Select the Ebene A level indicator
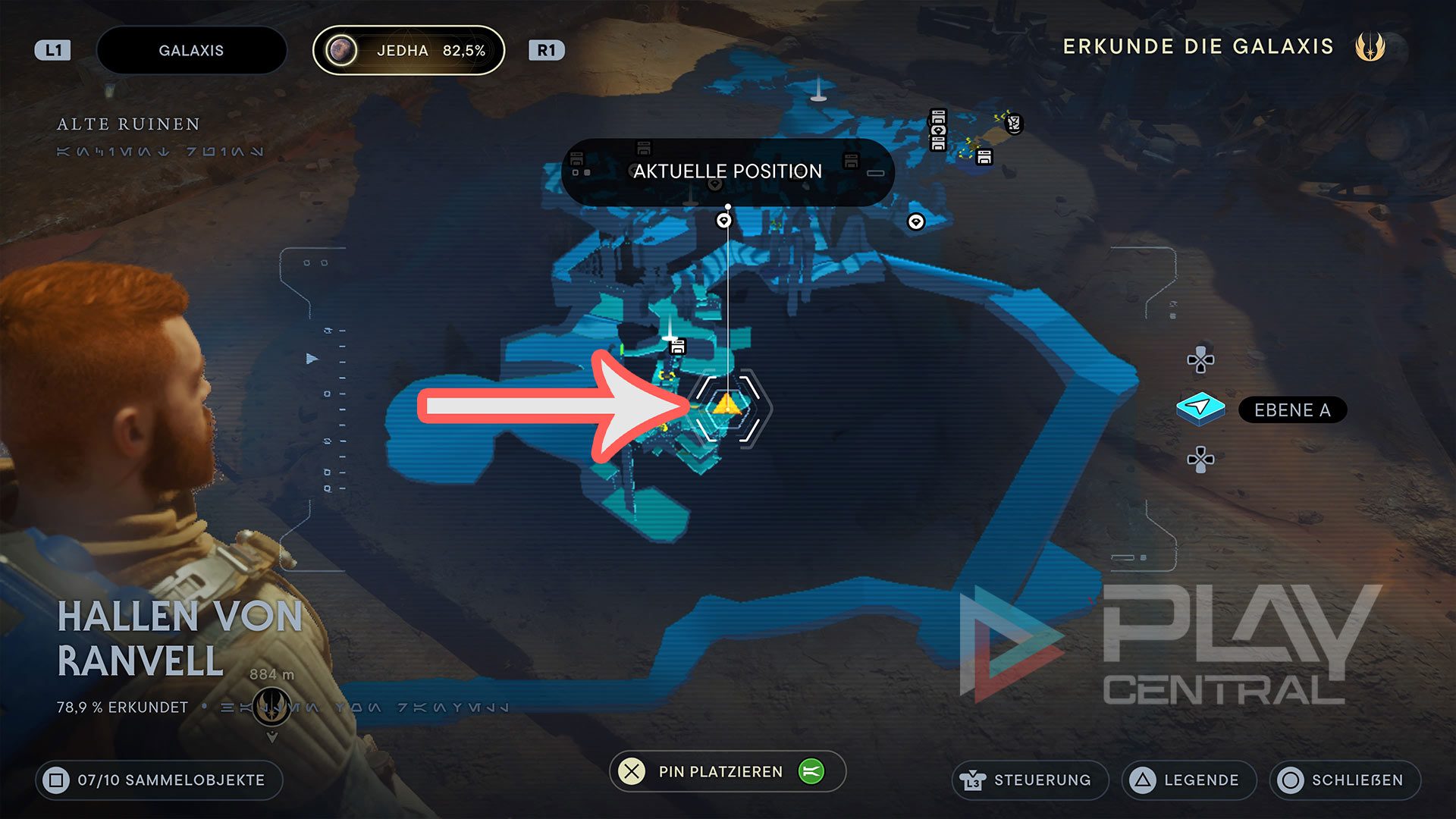Image resolution: width=1456 pixels, height=819 pixels. [x=1291, y=410]
